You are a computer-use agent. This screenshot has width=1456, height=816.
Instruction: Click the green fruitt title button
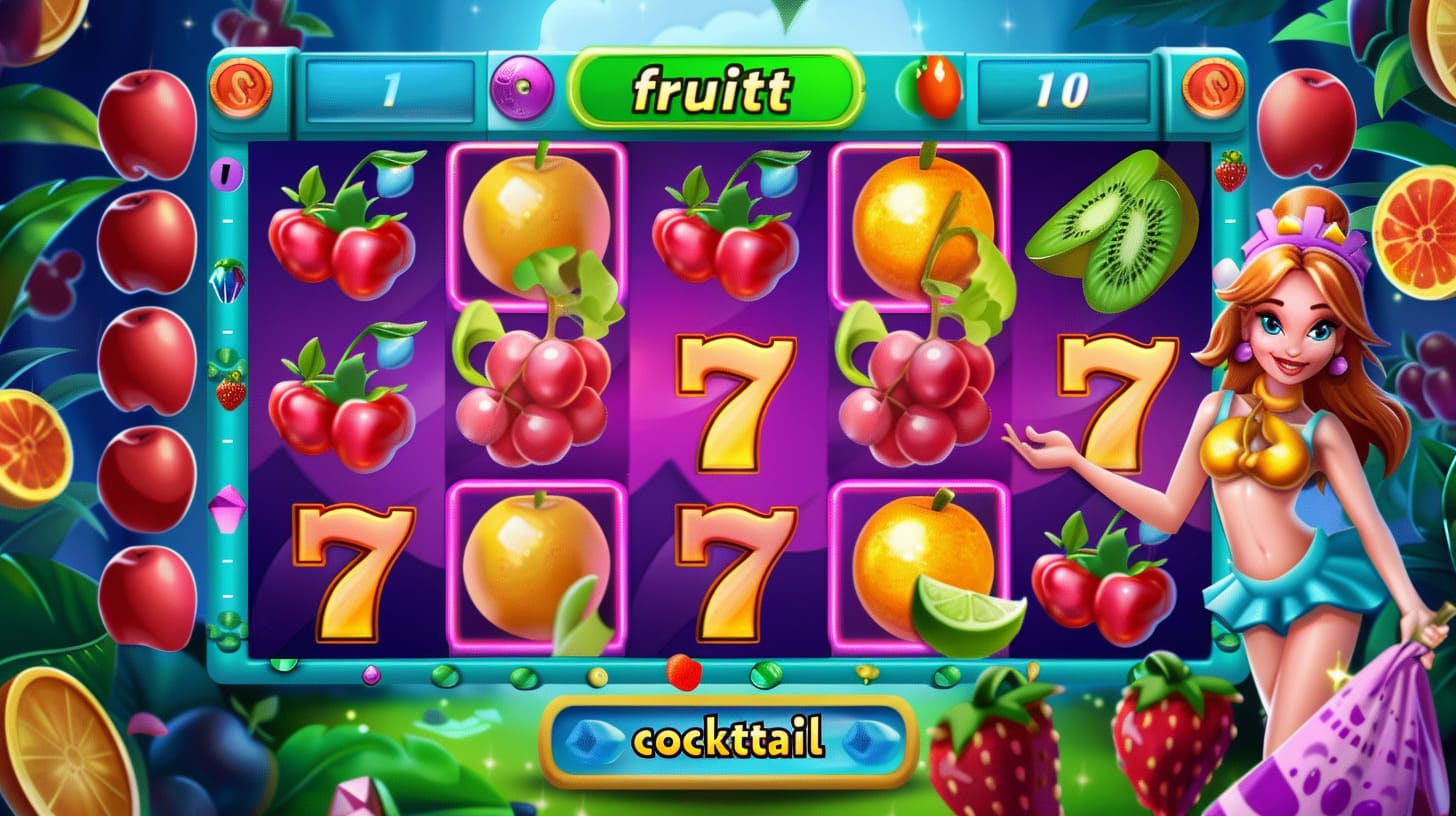click(x=714, y=90)
